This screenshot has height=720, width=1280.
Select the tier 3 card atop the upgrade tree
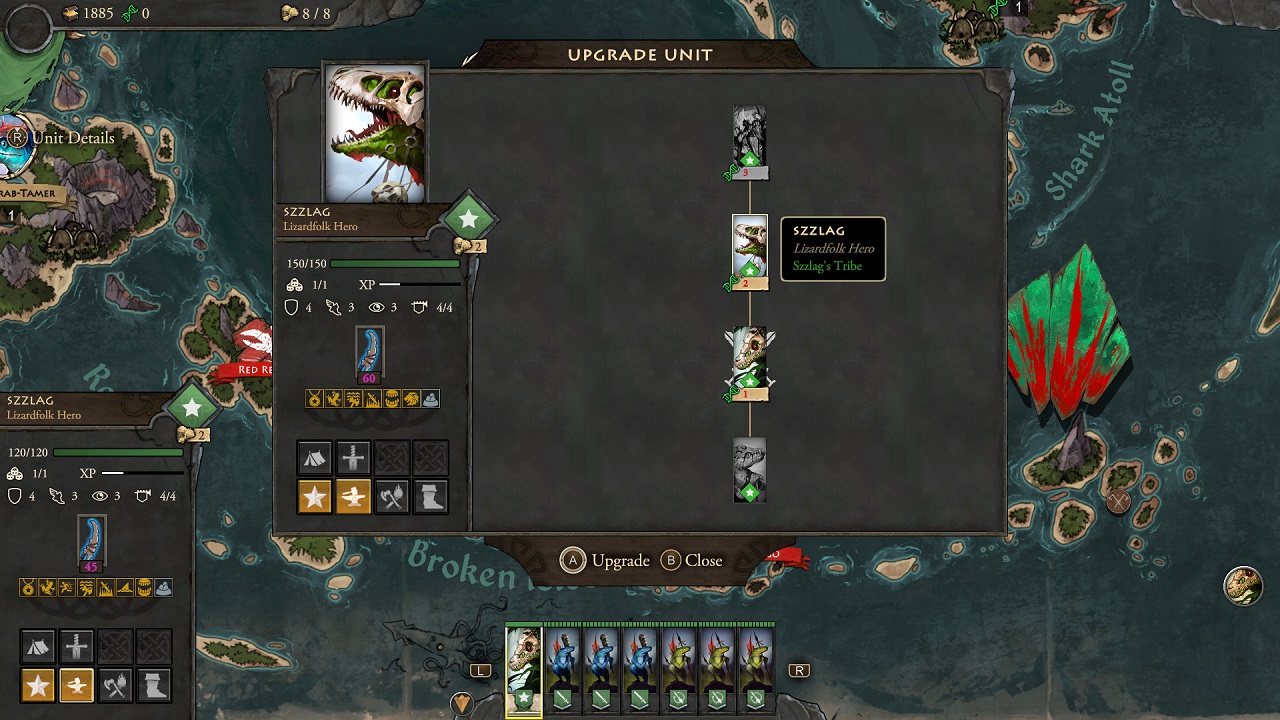[x=748, y=135]
